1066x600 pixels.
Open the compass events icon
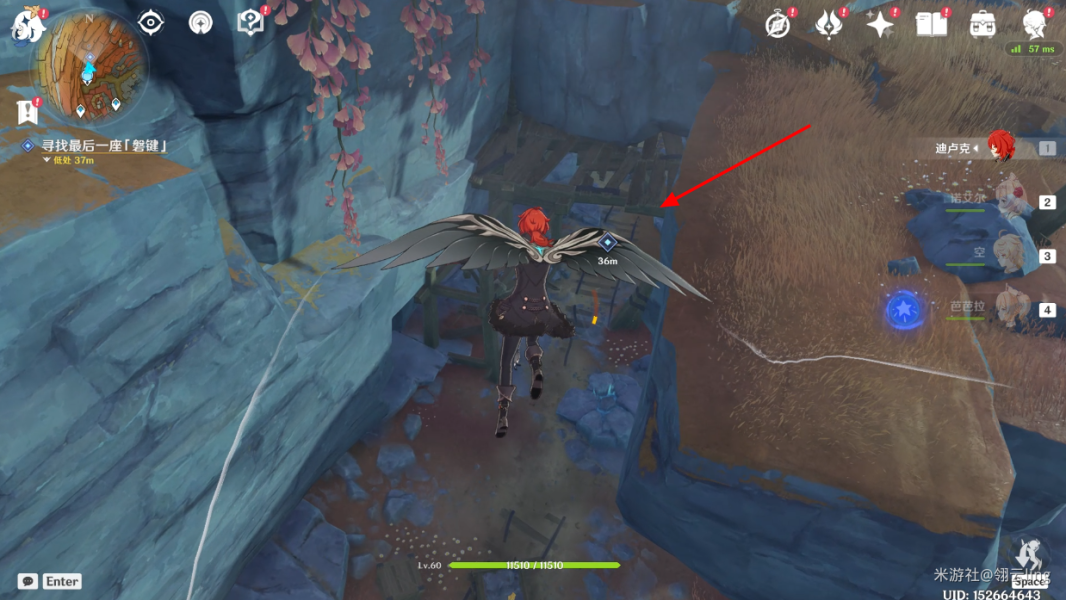pos(777,24)
